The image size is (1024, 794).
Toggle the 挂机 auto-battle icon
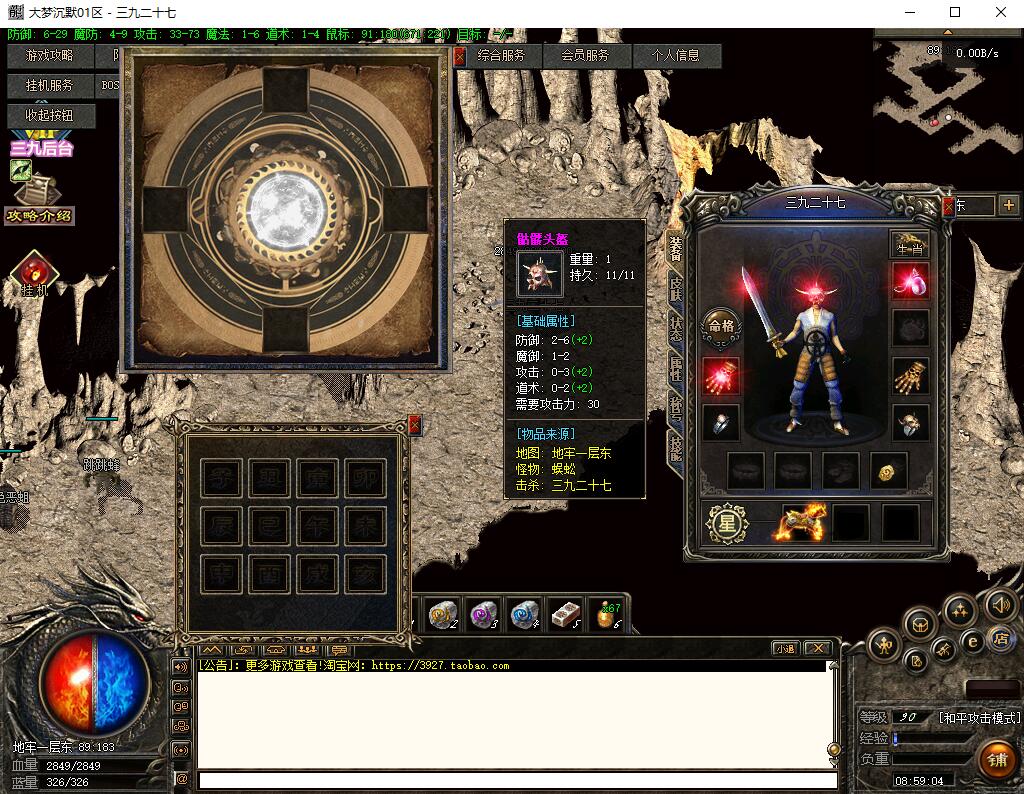(x=35, y=272)
